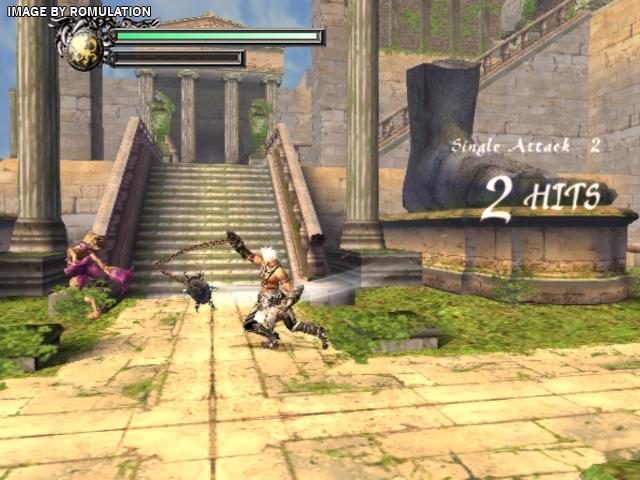Click the Diskarmor emblem beside the health bar

coord(83,46)
